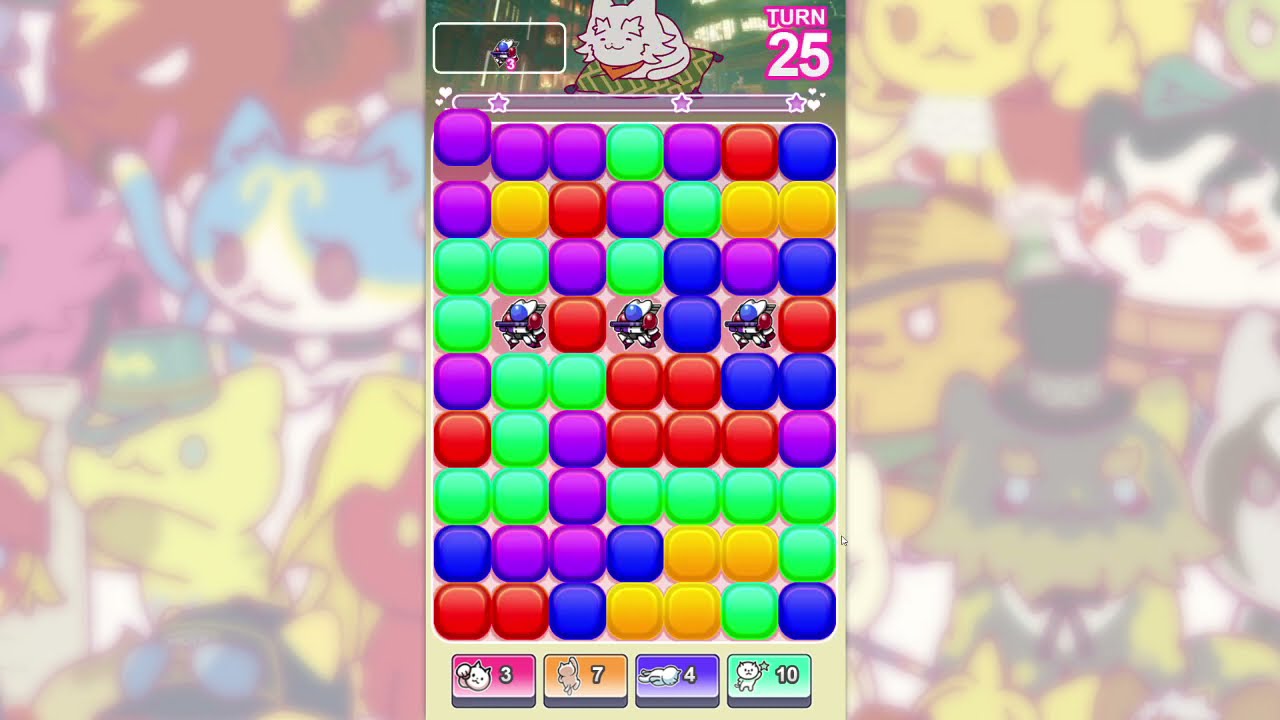The width and height of the screenshot is (1280, 720).
Task: Click the middle star marker on the progress bar
Action: pos(681,101)
